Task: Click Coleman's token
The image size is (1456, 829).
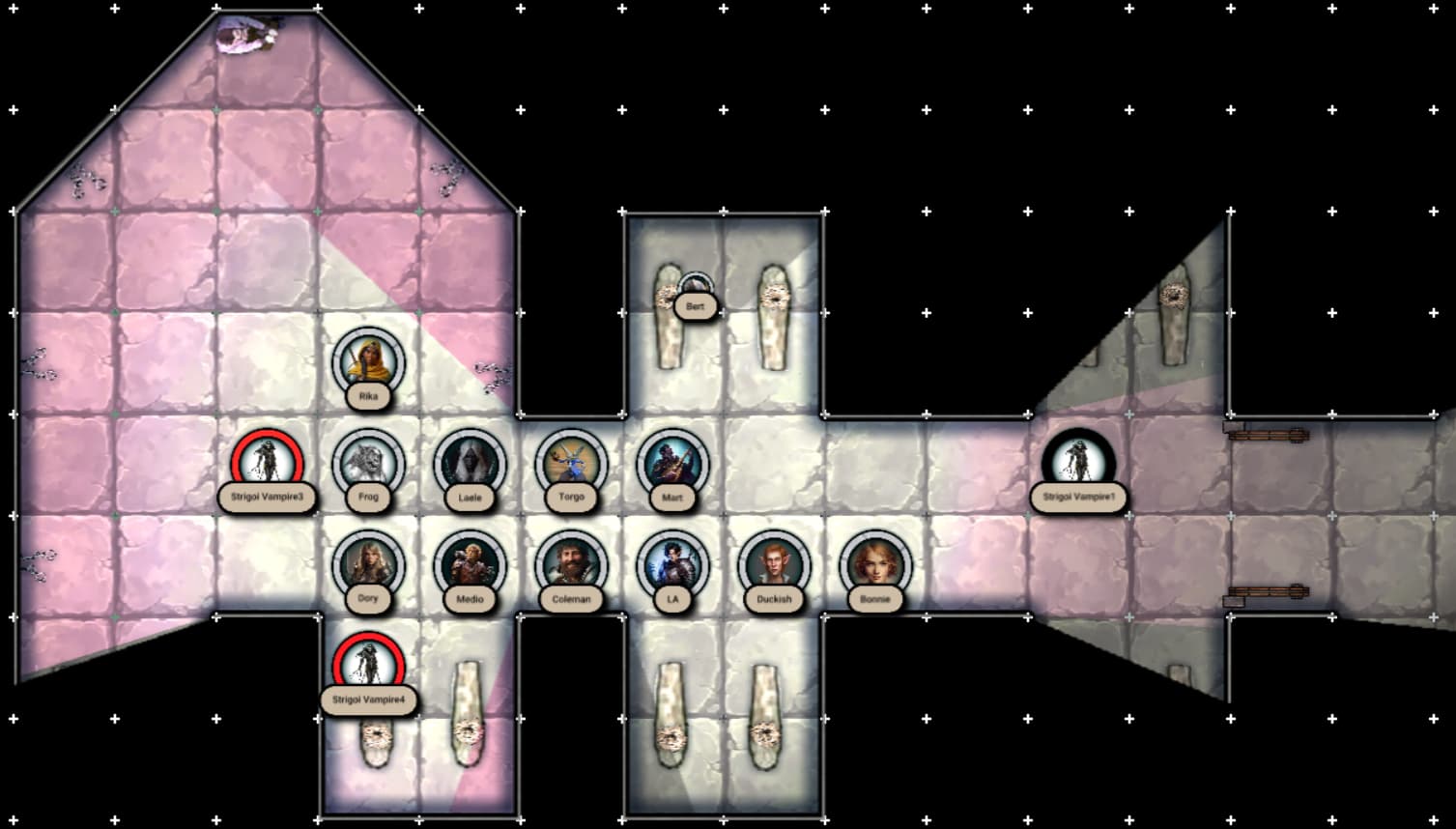Action: point(571,565)
